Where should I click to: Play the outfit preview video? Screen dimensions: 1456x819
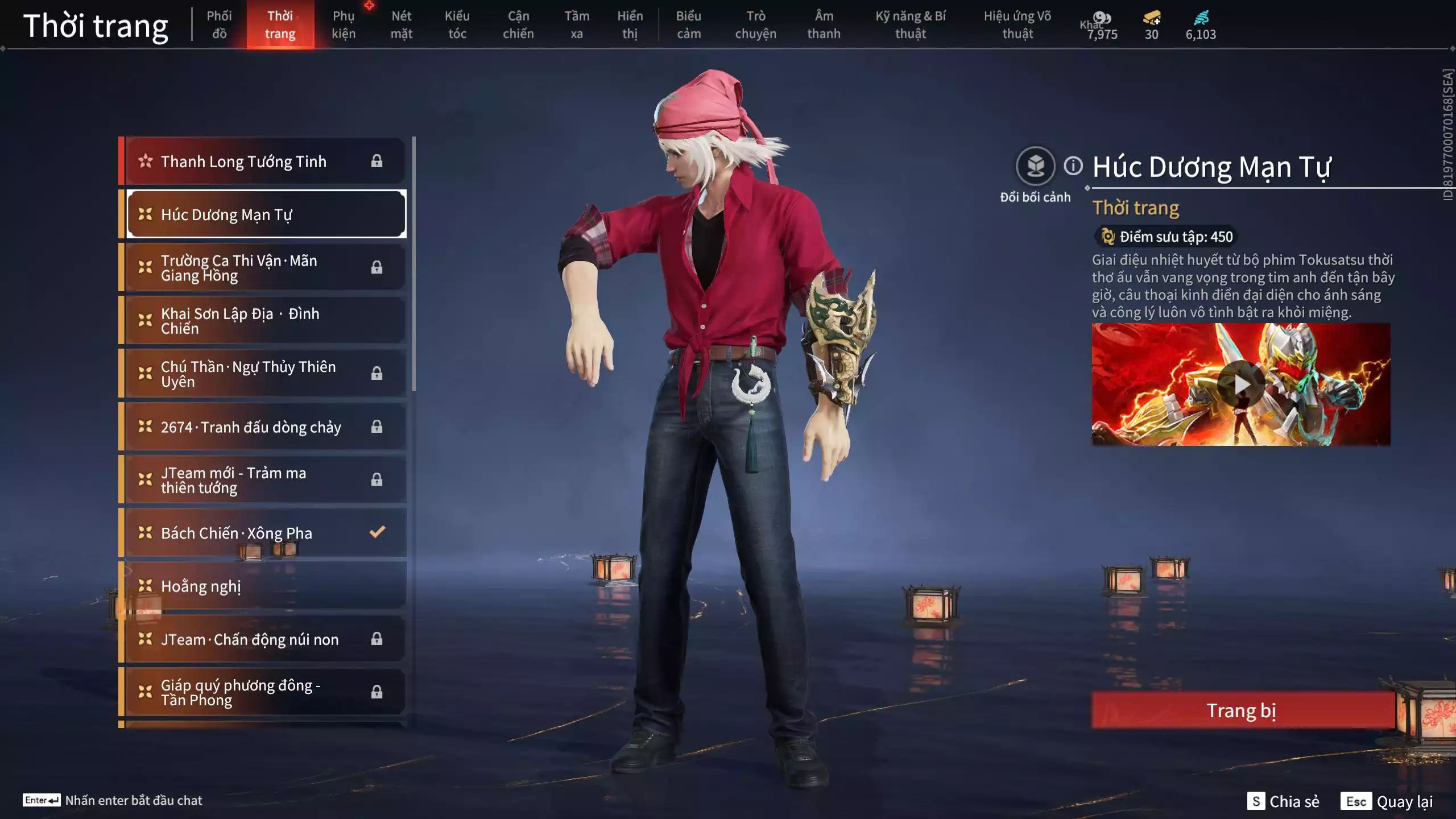(1241, 384)
